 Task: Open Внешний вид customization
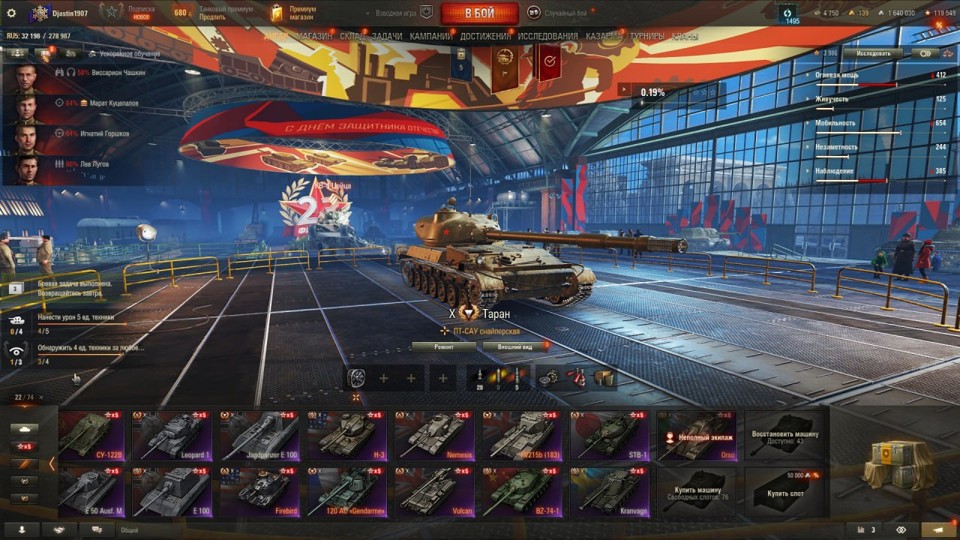514,346
